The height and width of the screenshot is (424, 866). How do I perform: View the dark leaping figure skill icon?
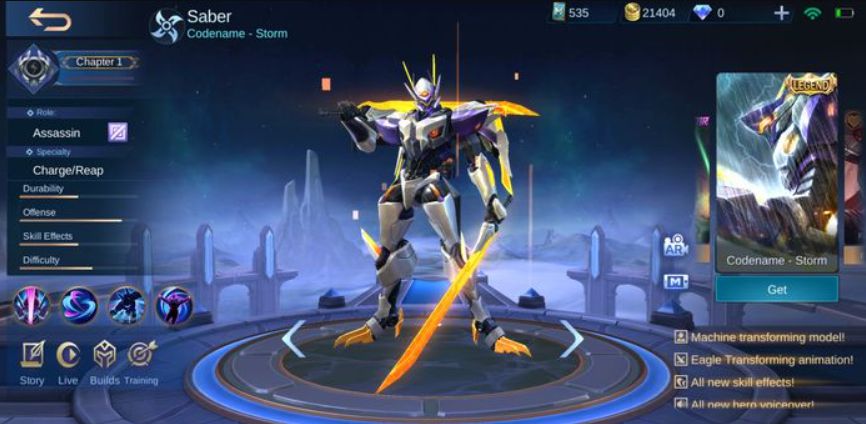(x=127, y=305)
